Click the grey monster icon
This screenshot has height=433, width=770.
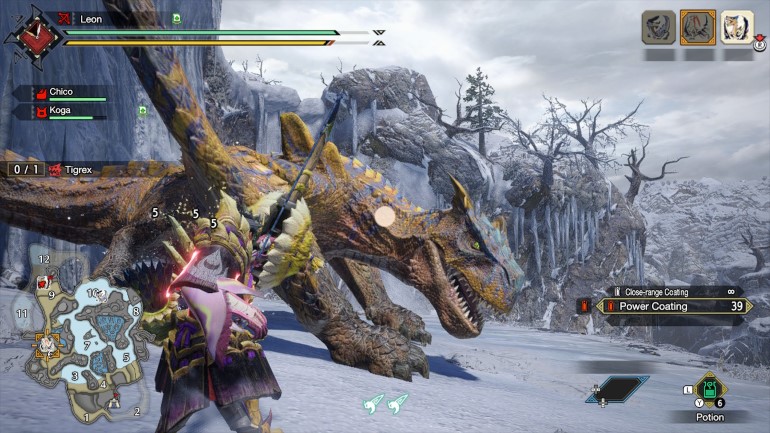tap(658, 27)
